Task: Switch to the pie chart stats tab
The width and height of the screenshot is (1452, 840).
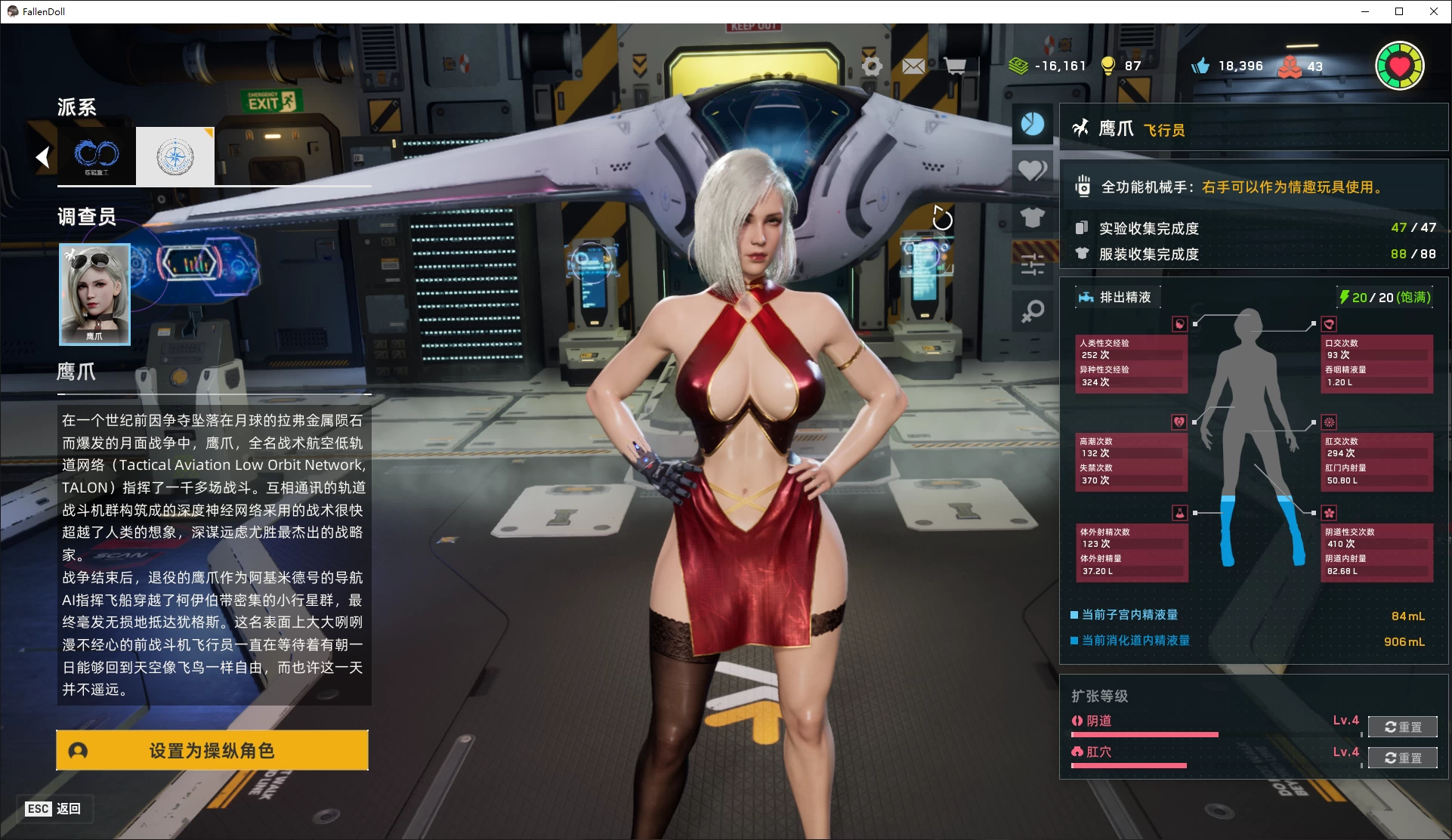Action: (x=1032, y=124)
